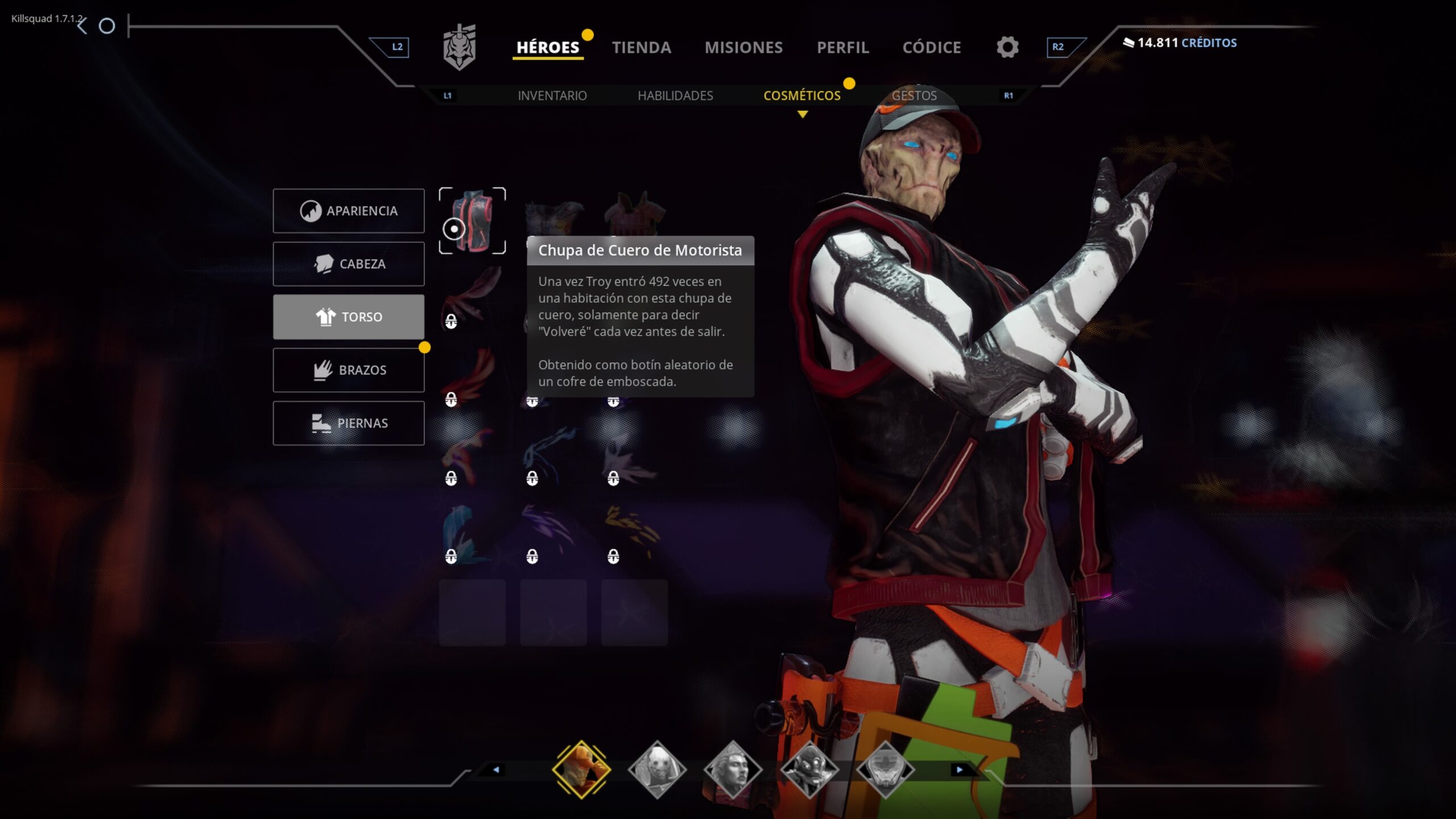The width and height of the screenshot is (1456, 819).
Task: Switch to the Habilidades sub-tab
Action: point(675,96)
